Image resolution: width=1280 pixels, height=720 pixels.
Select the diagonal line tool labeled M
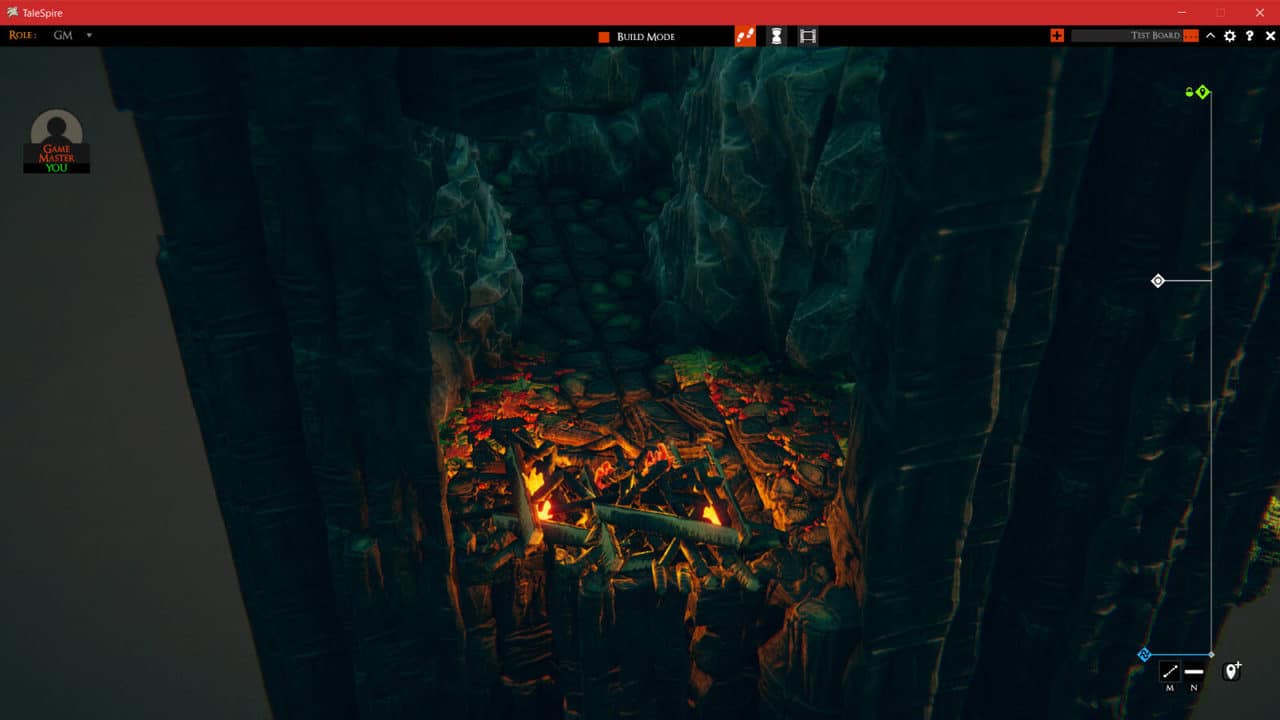[x=1169, y=671]
